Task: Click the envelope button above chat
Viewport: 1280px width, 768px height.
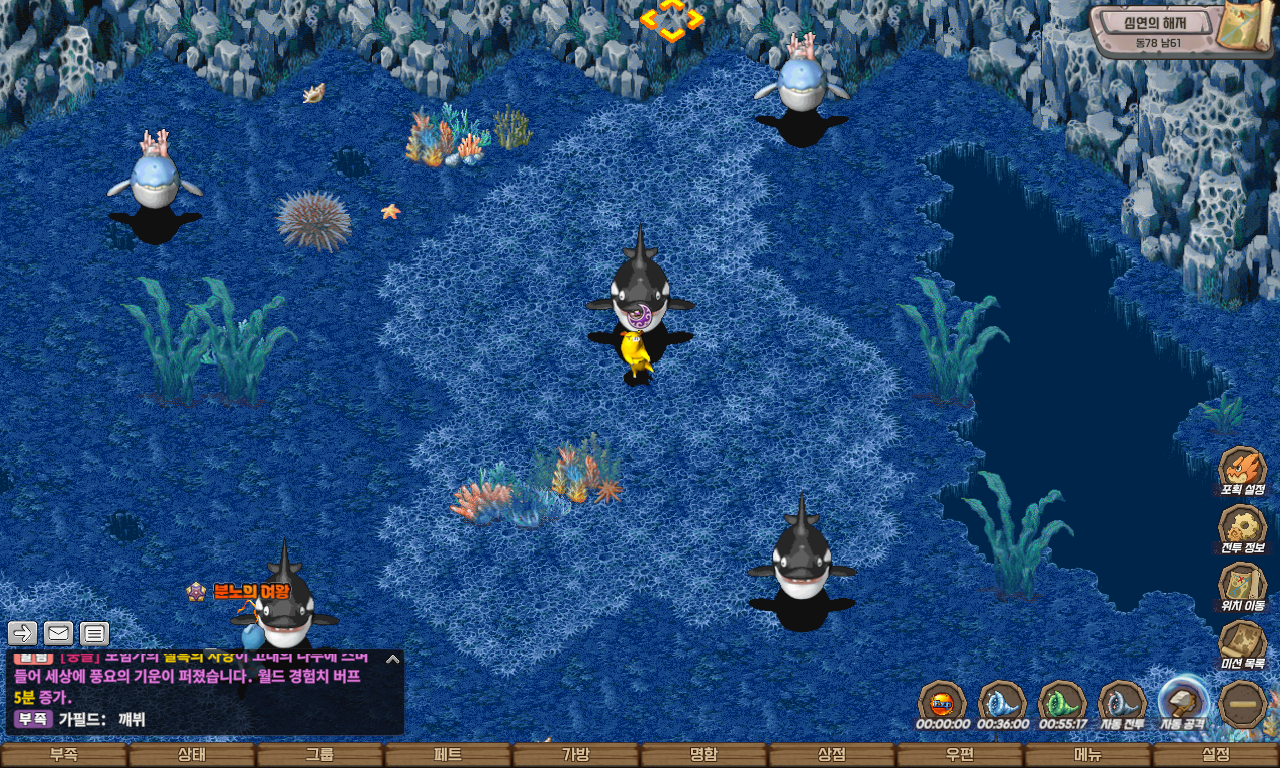Action: (x=58, y=633)
